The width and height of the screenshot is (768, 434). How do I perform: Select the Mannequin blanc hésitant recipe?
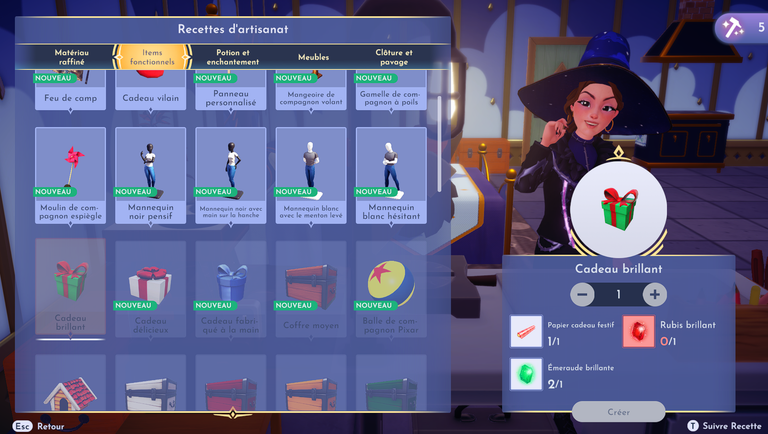coord(390,176)
